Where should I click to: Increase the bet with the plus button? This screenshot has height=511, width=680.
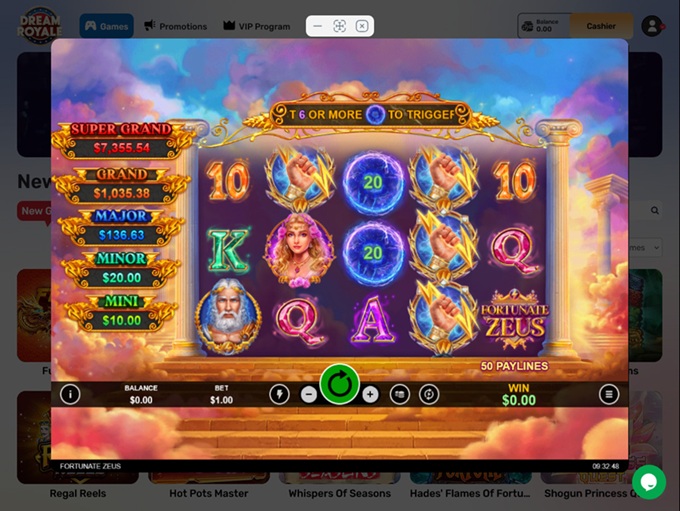click(370, 394)
